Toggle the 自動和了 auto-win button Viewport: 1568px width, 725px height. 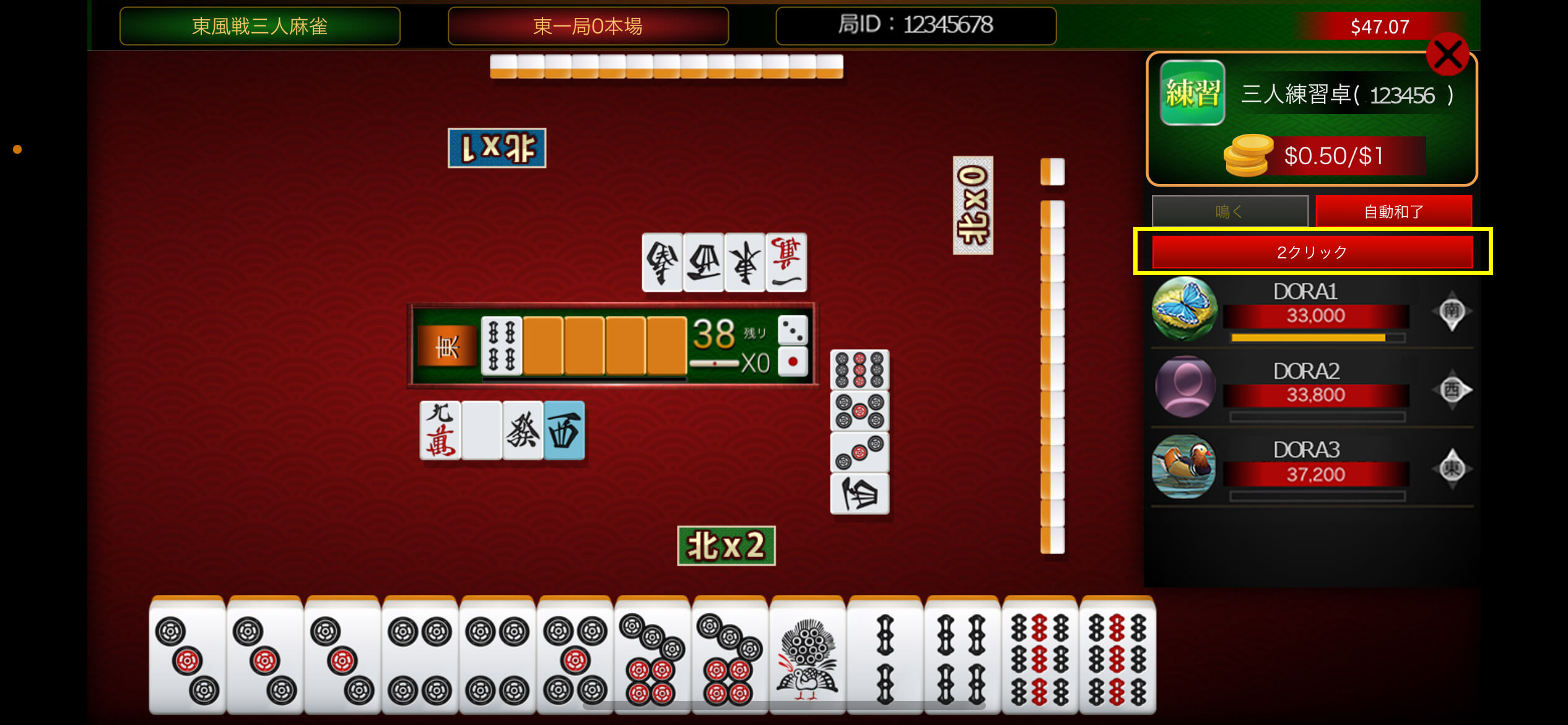(1393, 211)
